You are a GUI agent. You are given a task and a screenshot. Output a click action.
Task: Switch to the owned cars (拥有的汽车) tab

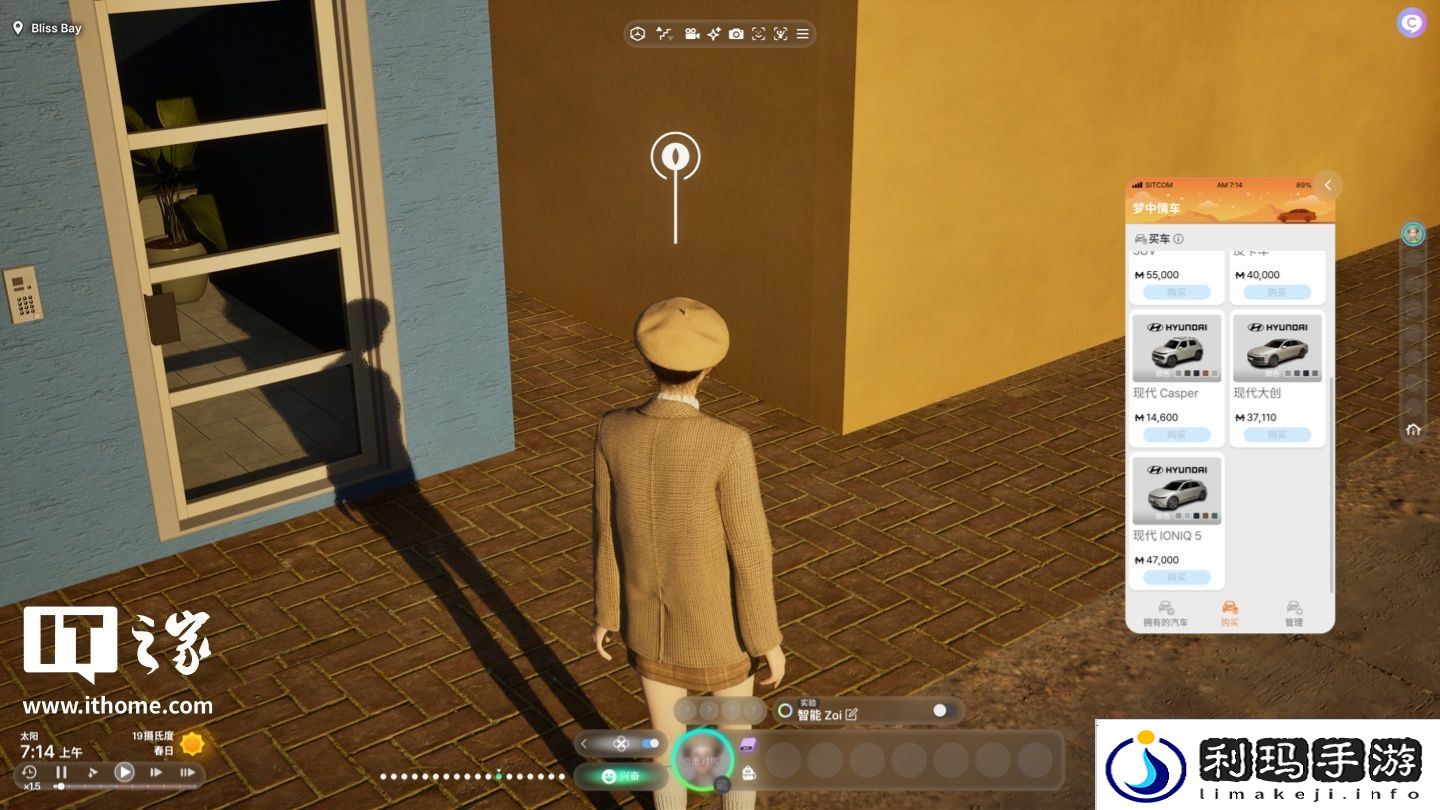[1166, 614]
